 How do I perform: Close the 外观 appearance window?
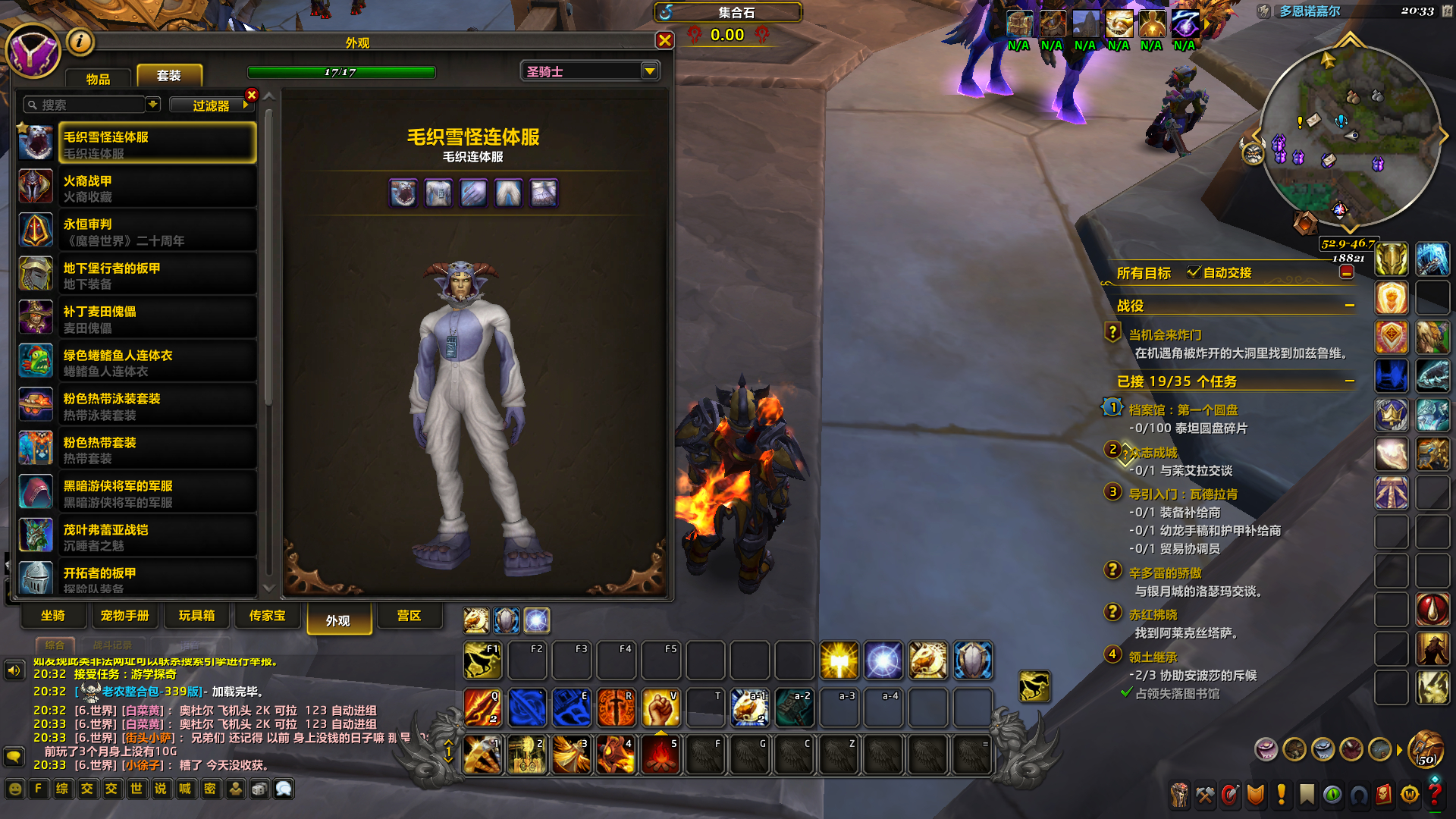click(x=664, y=40)
